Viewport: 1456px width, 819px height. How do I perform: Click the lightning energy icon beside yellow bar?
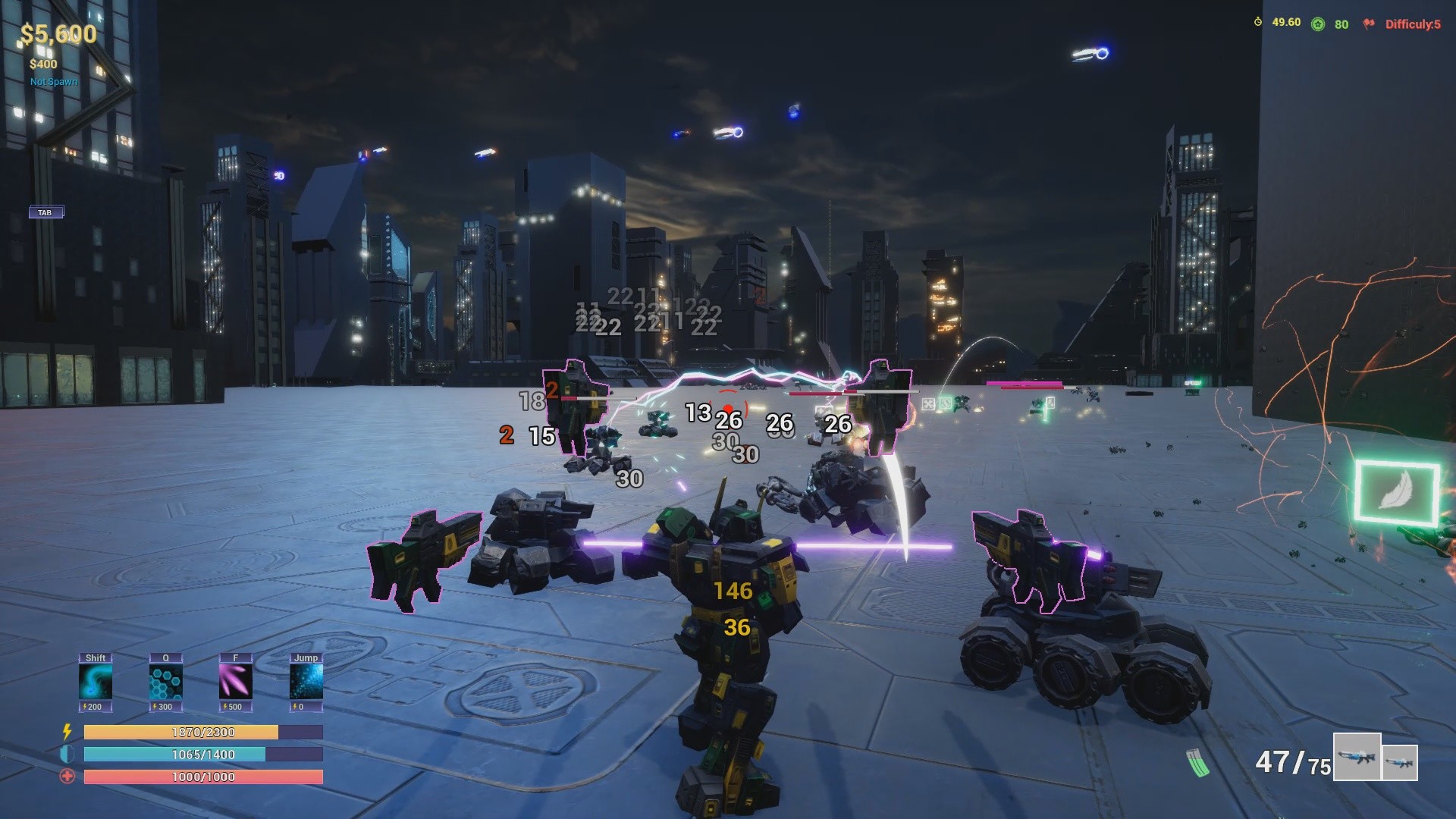tap(67, 732)
